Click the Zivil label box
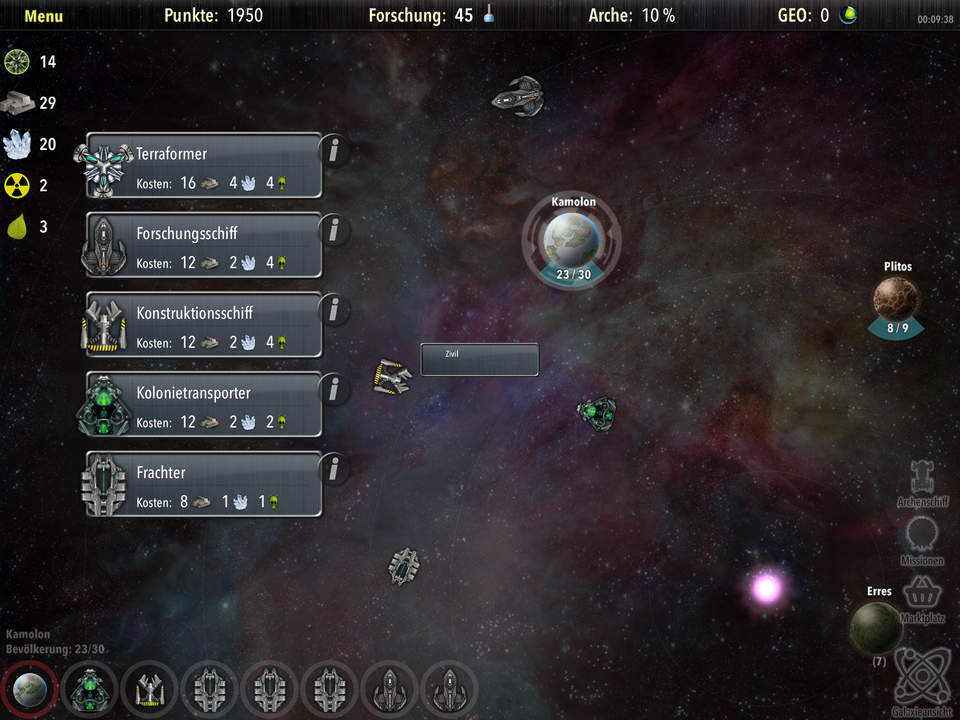The width and height of the screenshot is (960, 720). pyautogui.click(x=479, y=360)
